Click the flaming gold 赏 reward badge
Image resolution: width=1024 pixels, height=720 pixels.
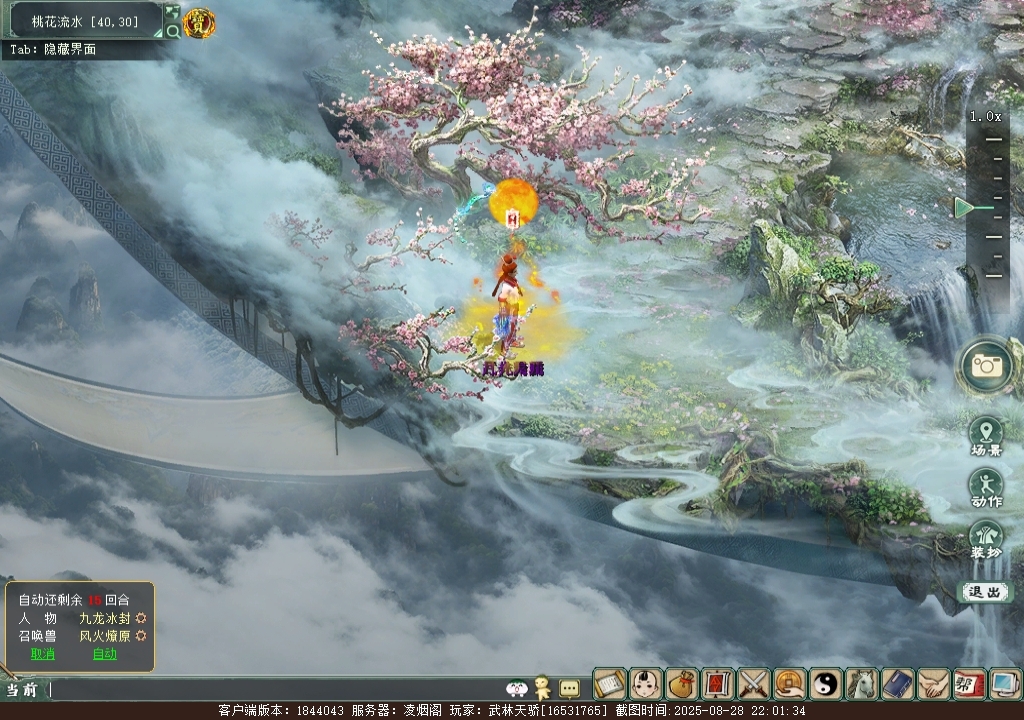199,22
